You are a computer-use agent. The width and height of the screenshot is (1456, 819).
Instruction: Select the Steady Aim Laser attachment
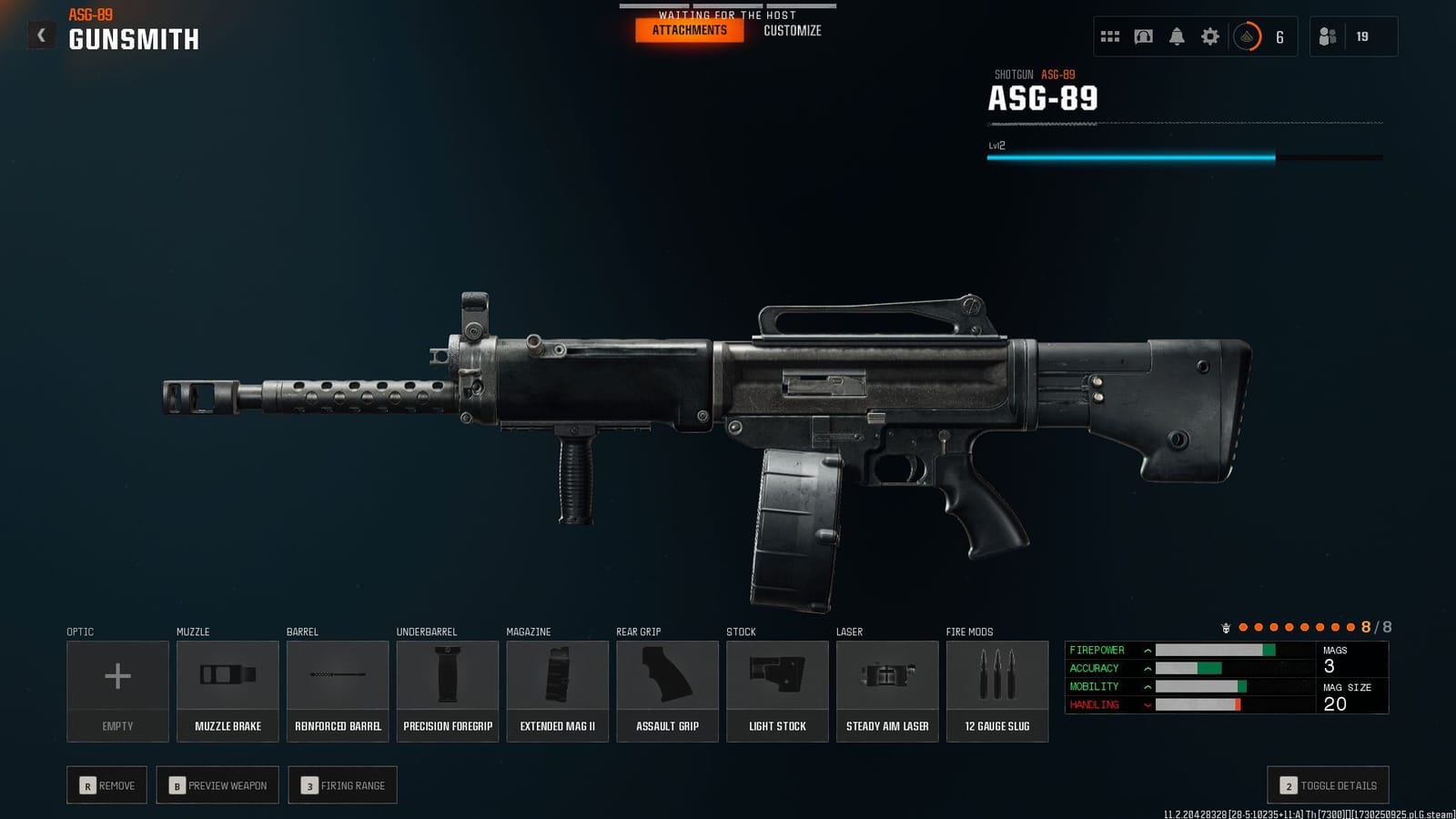[887, 689]
